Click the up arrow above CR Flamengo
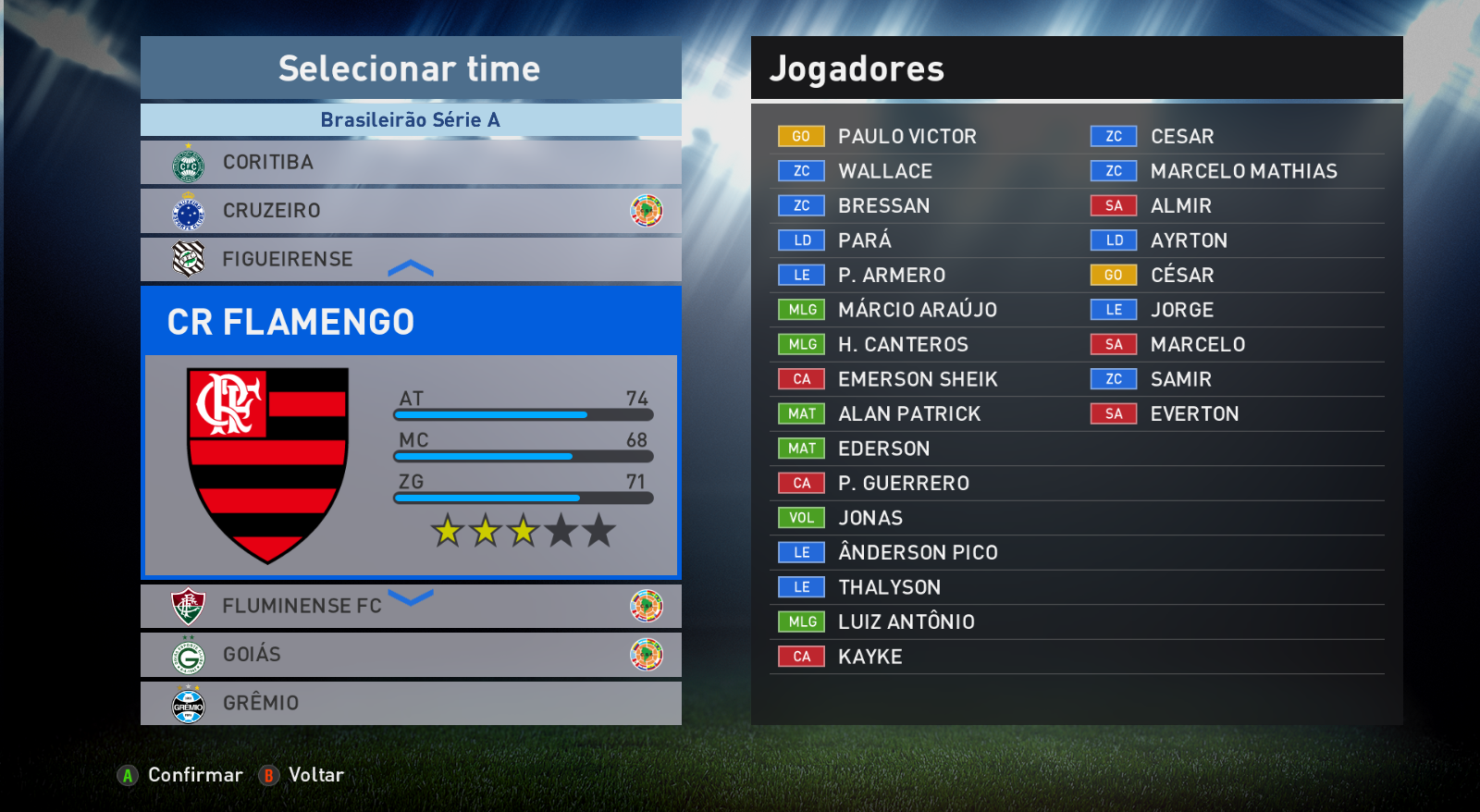The height and width of the screenshot is (812, 1480). click(411, 268)
